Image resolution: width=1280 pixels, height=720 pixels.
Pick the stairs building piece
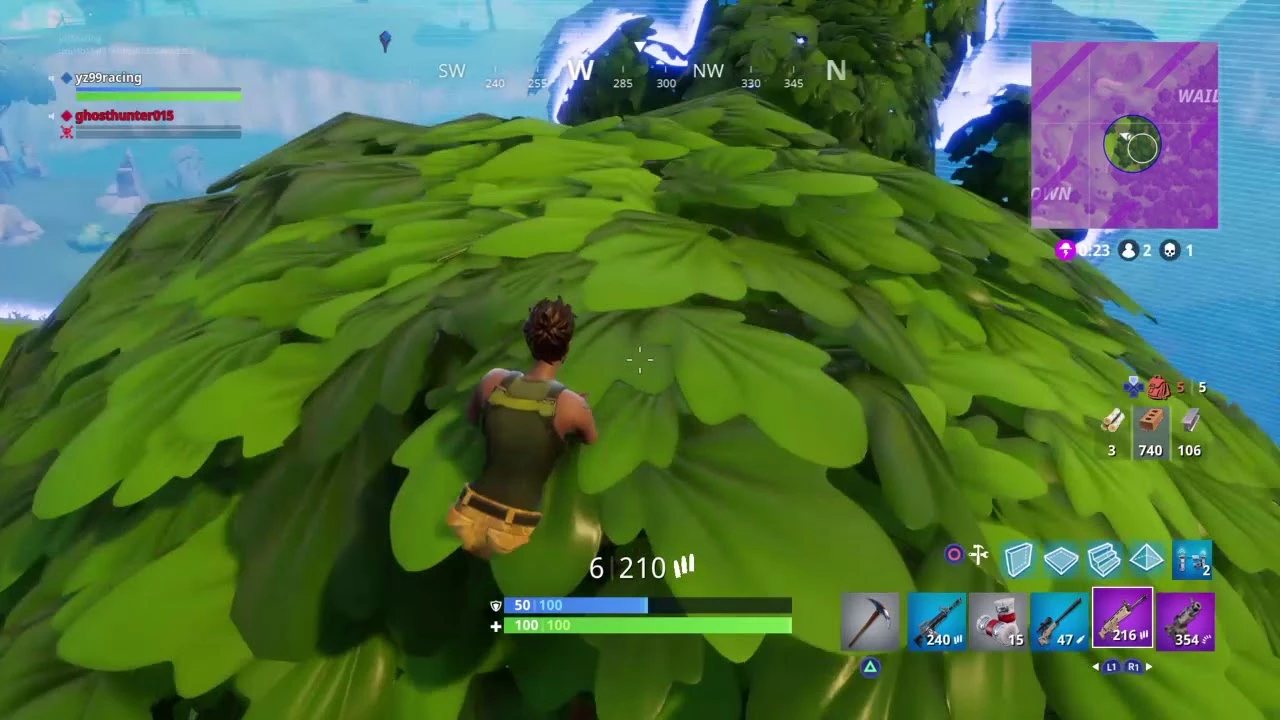click(1104, 560)
